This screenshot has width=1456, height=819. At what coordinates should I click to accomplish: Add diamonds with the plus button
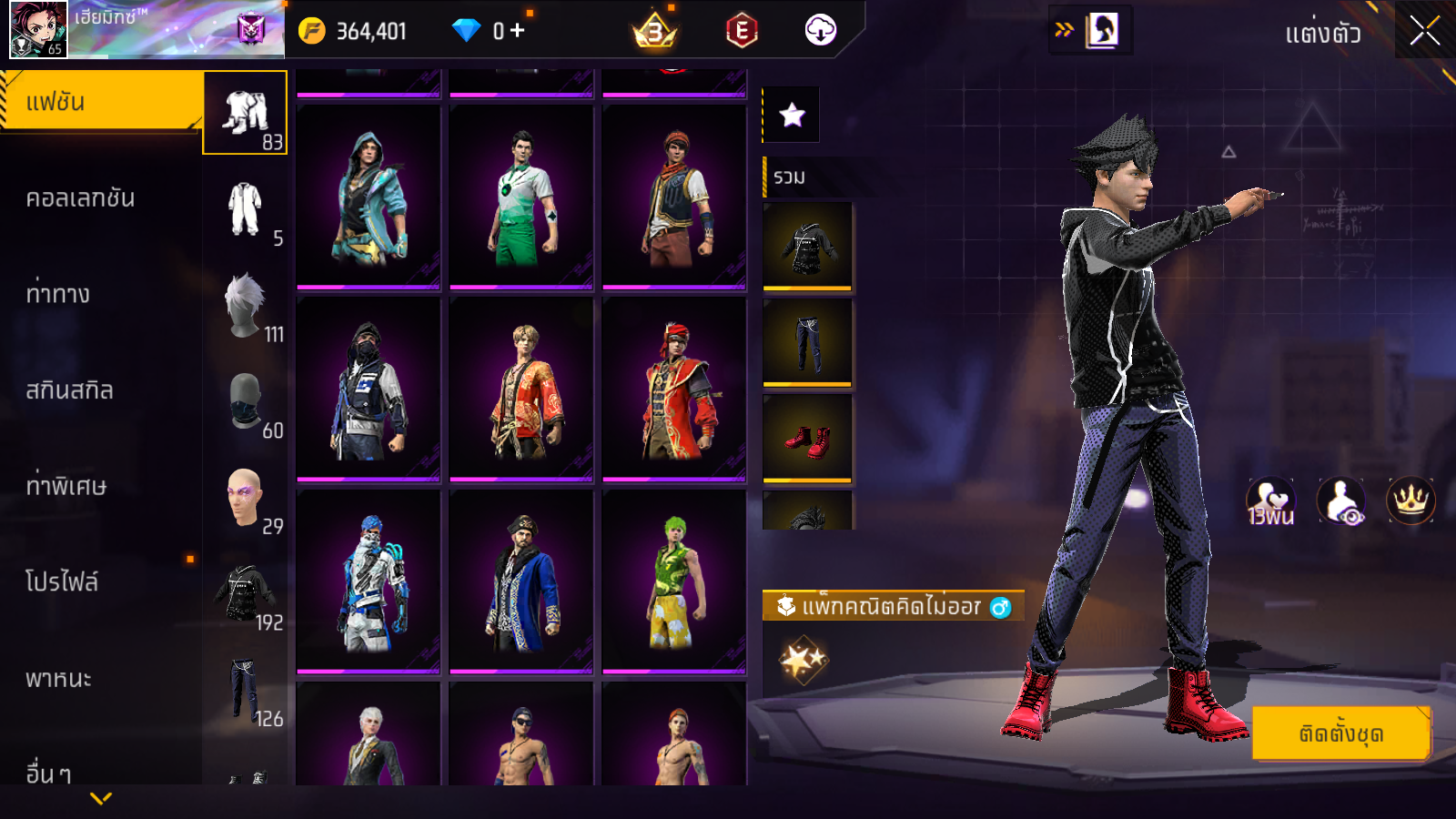click(518, 31)
